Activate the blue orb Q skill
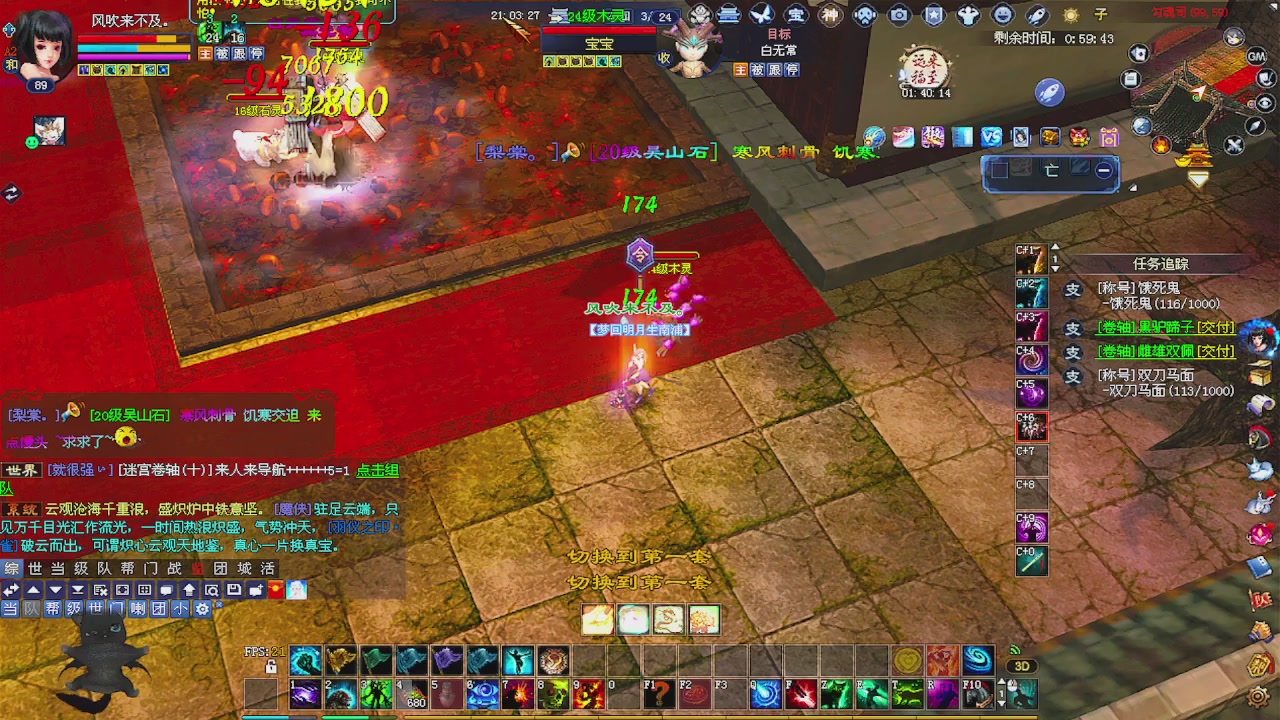Image resolution: width=1280 pixels, height=720 pixels. (x=765, y=693)
